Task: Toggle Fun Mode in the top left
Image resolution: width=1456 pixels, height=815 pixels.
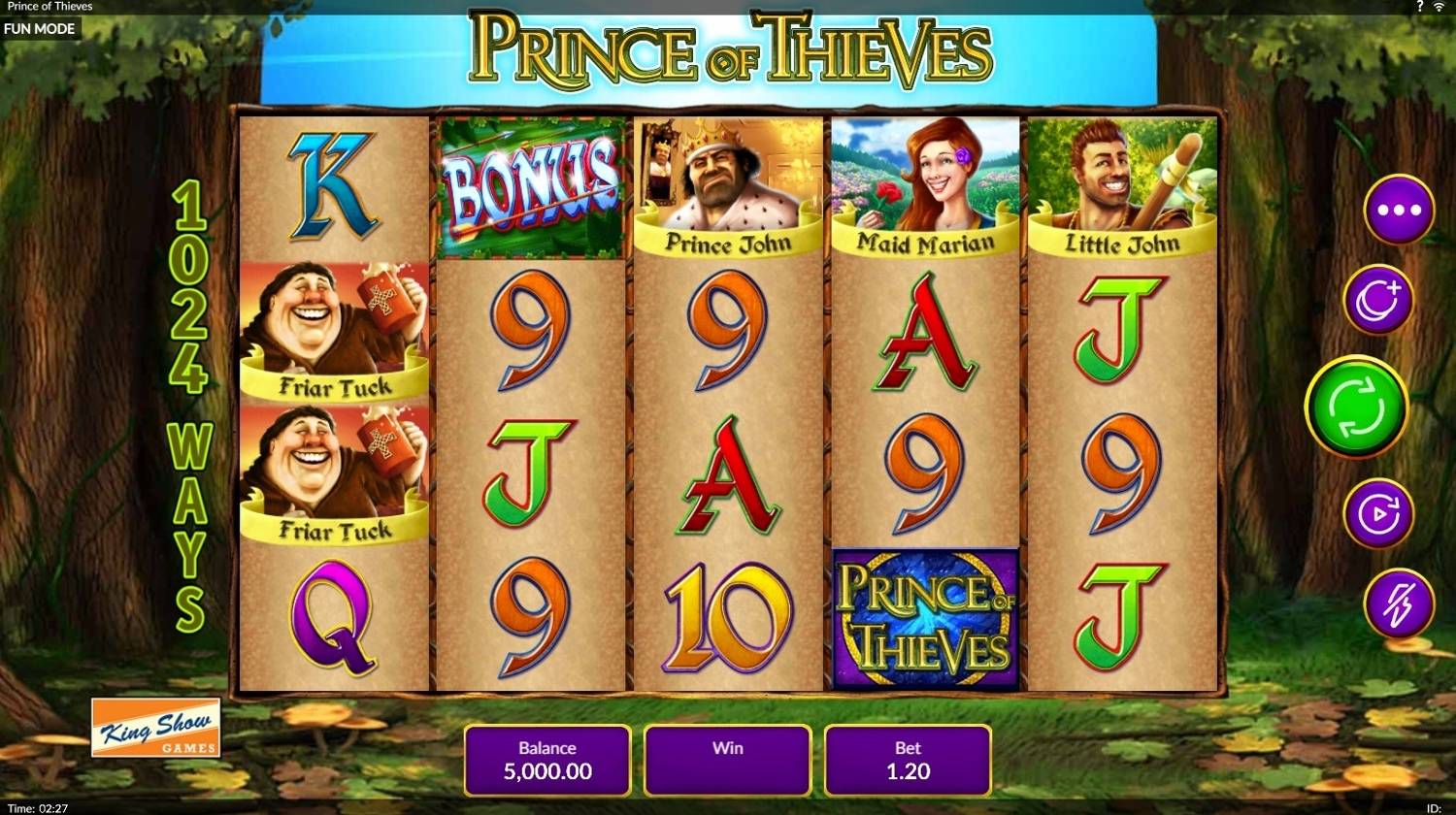Action: (41, 28)
